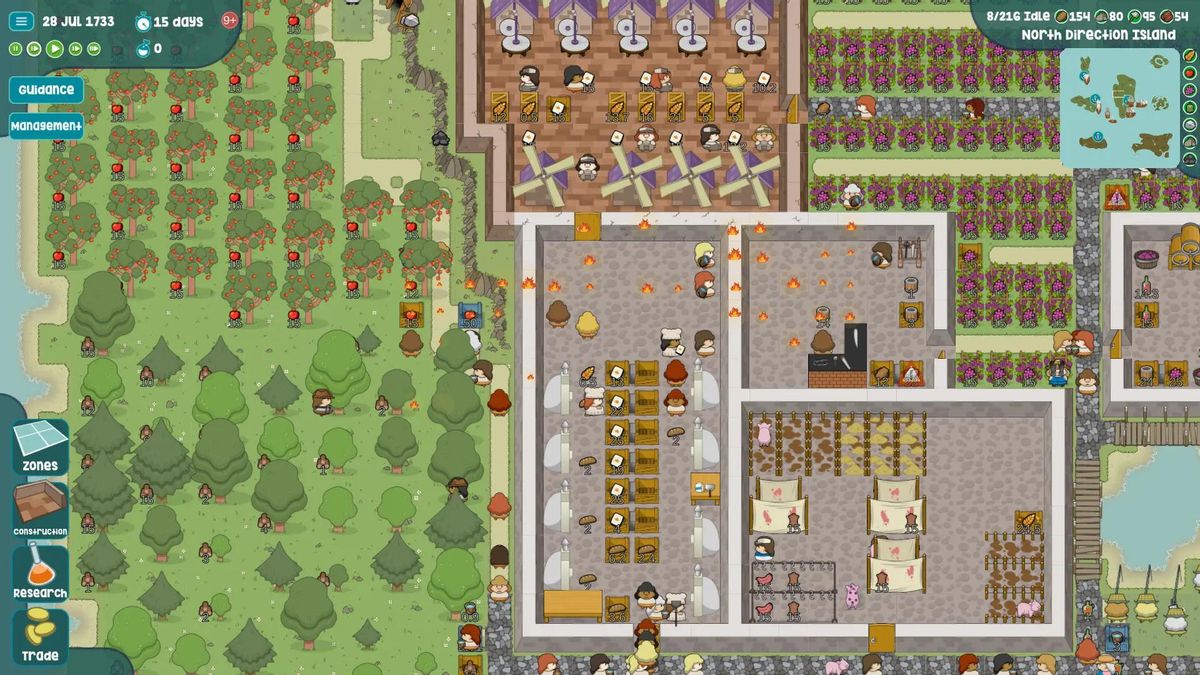Click the research flask points icon
Viewport: 1200px width, 675px height.
point(143,48)
